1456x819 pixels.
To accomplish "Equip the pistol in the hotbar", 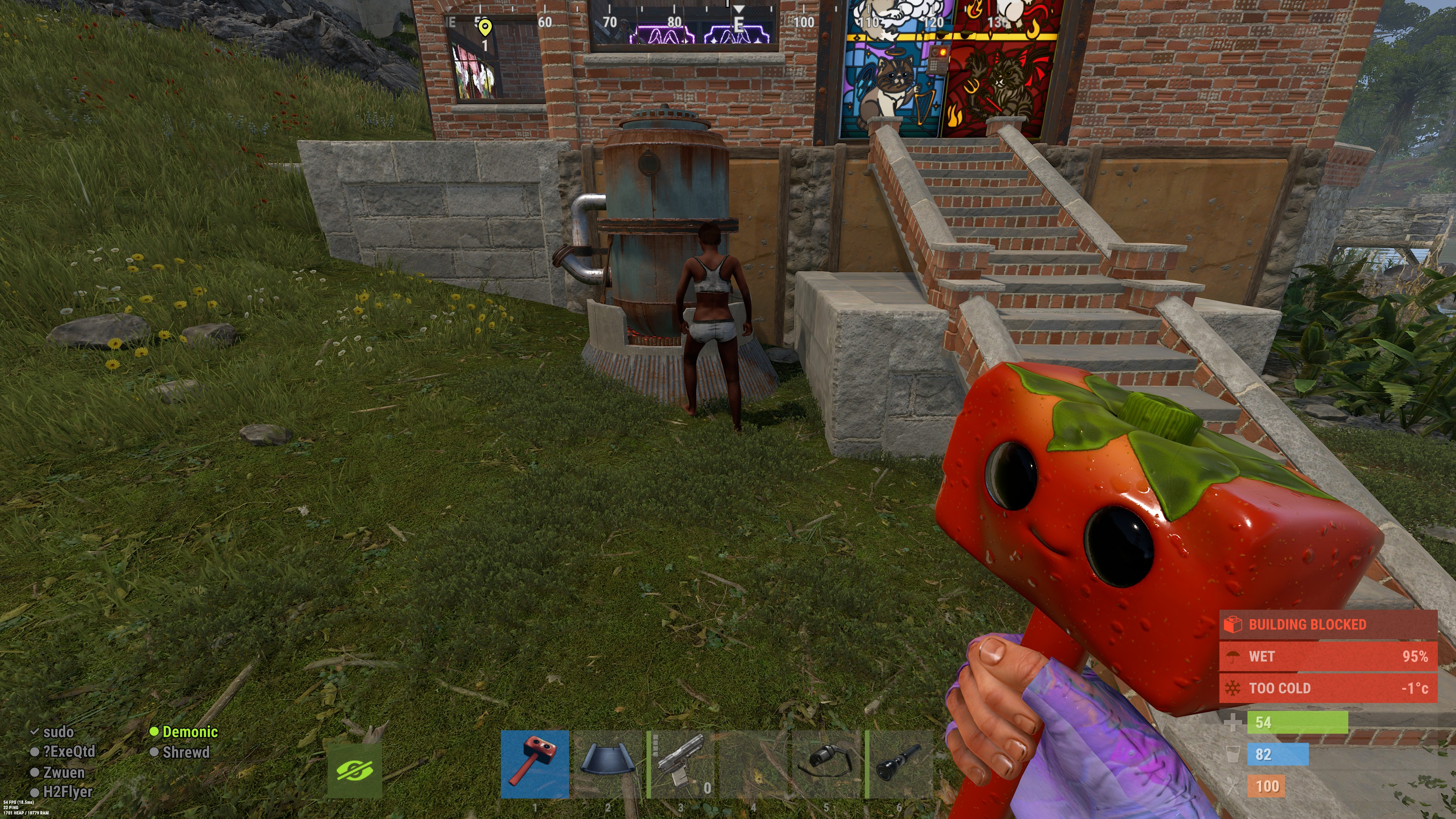I will [x=681, y=764].
